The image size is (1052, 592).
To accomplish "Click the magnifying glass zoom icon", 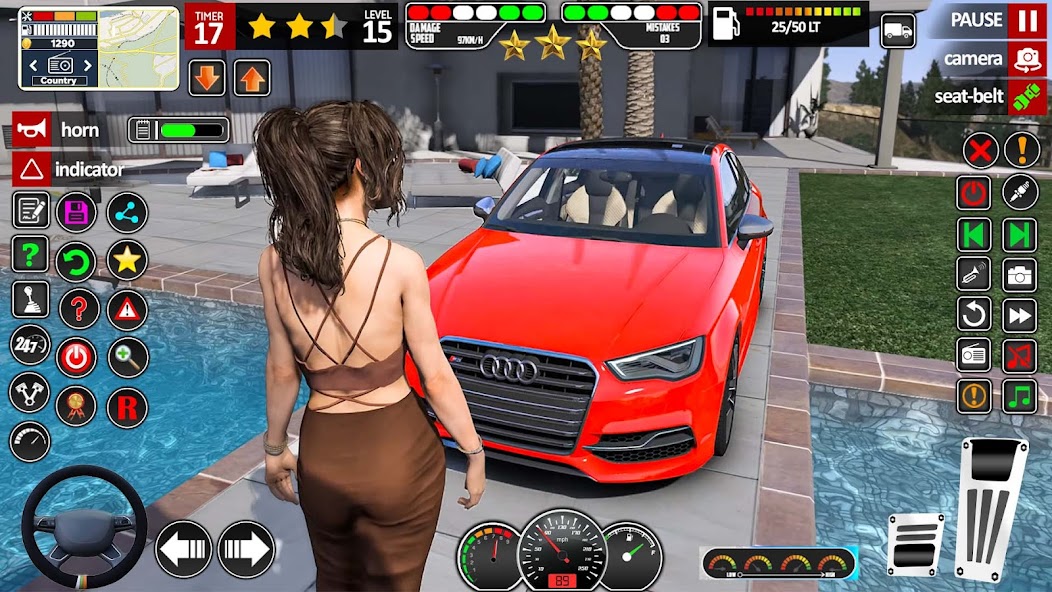I will [x=127, y=357].
